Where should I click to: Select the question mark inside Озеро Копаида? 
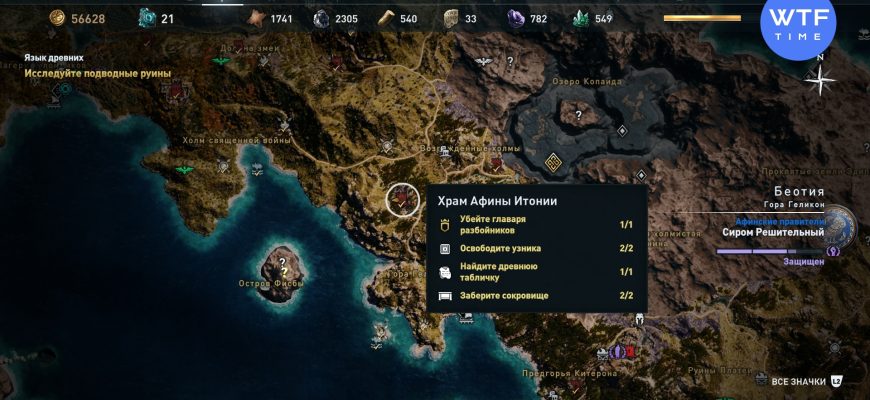click(x=578, y=116)
